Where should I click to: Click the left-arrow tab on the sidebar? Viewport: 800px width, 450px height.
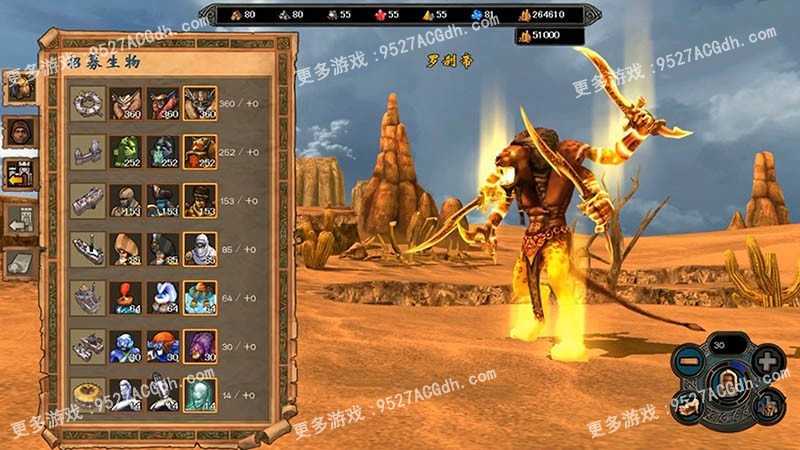point(19,219)
